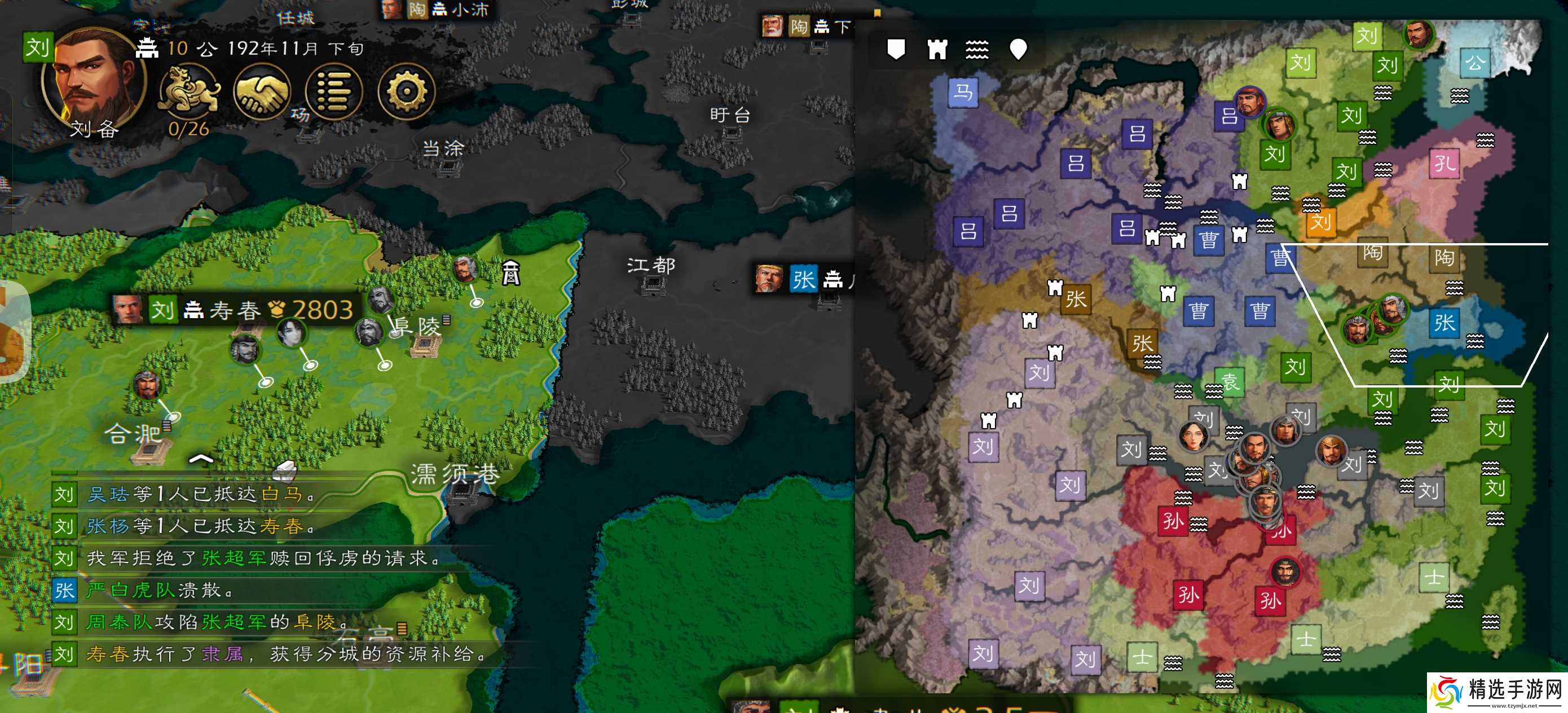
Task: Toggle the waves map filter
Action: 977,49
